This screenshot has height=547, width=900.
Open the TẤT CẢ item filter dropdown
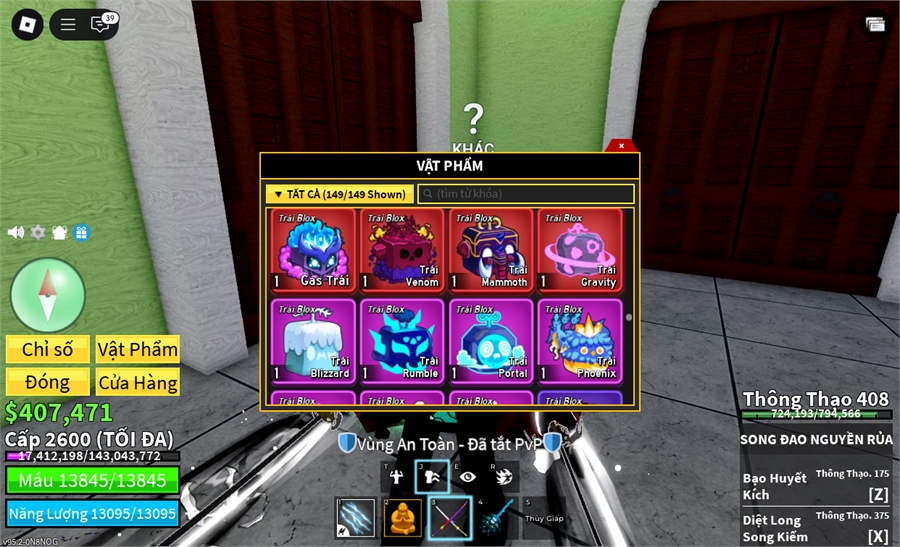tap(339, 194)
